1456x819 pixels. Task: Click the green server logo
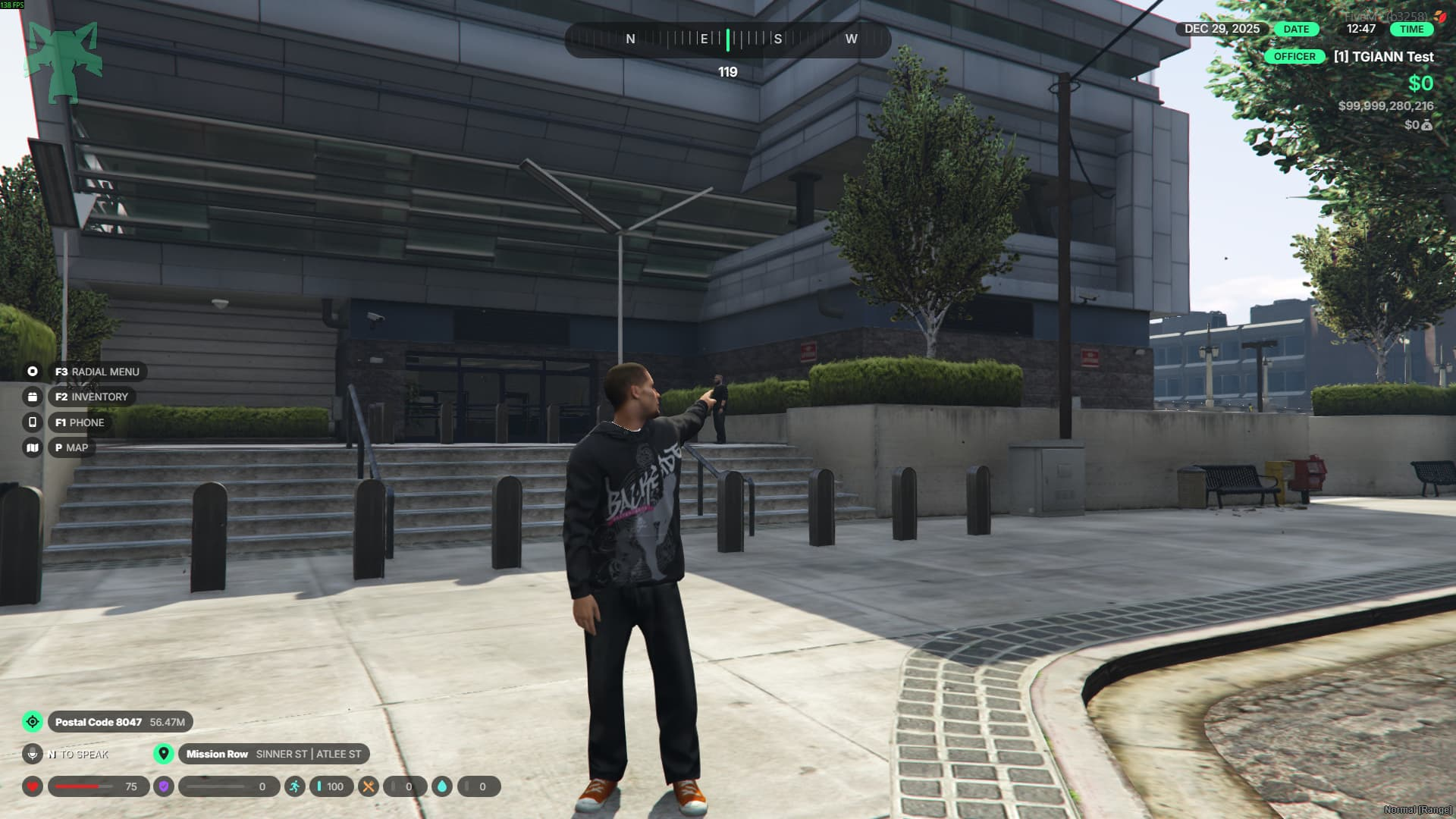click(x=64, y=62)
